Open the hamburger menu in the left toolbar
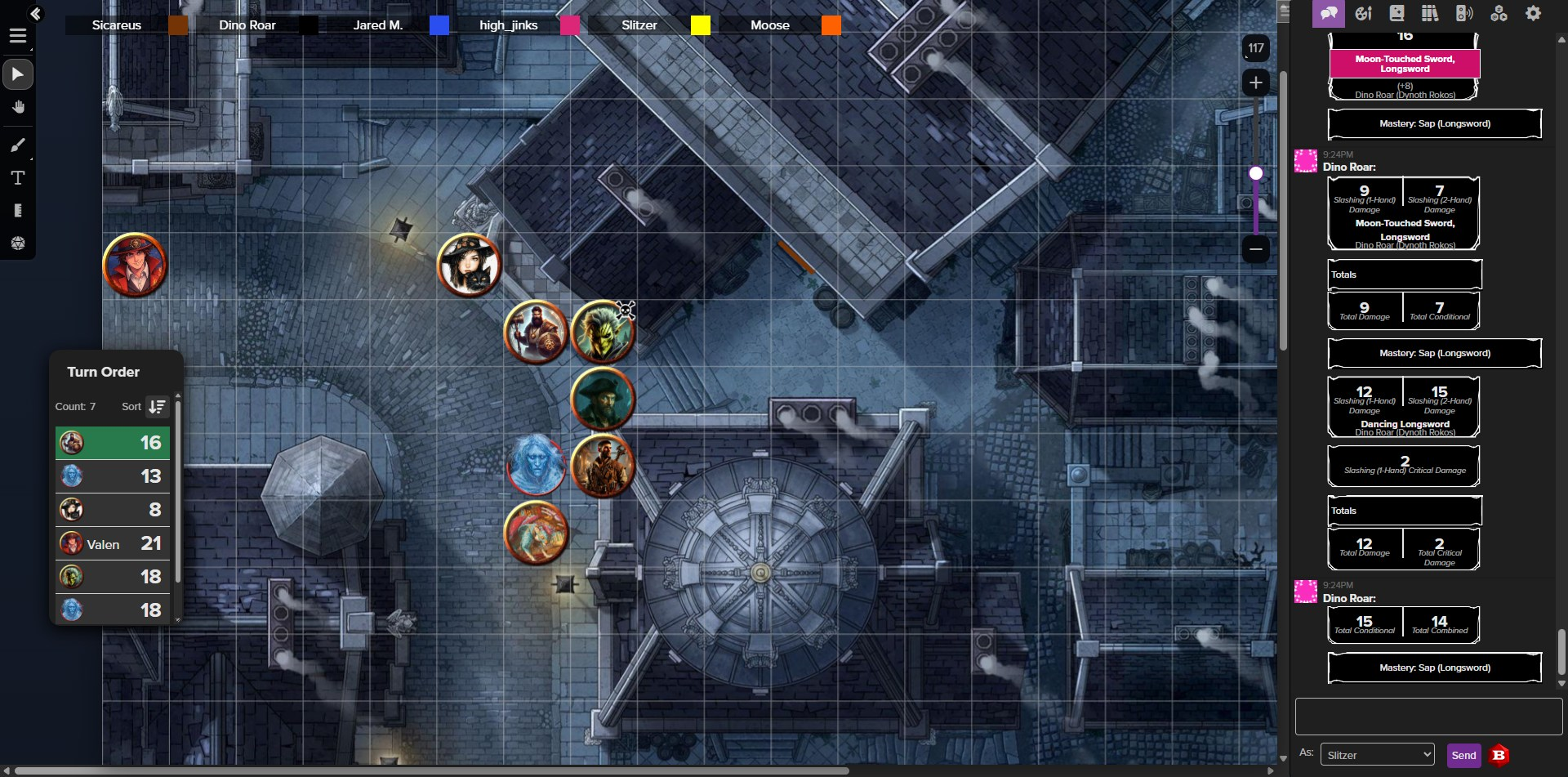 coord(18,36)
